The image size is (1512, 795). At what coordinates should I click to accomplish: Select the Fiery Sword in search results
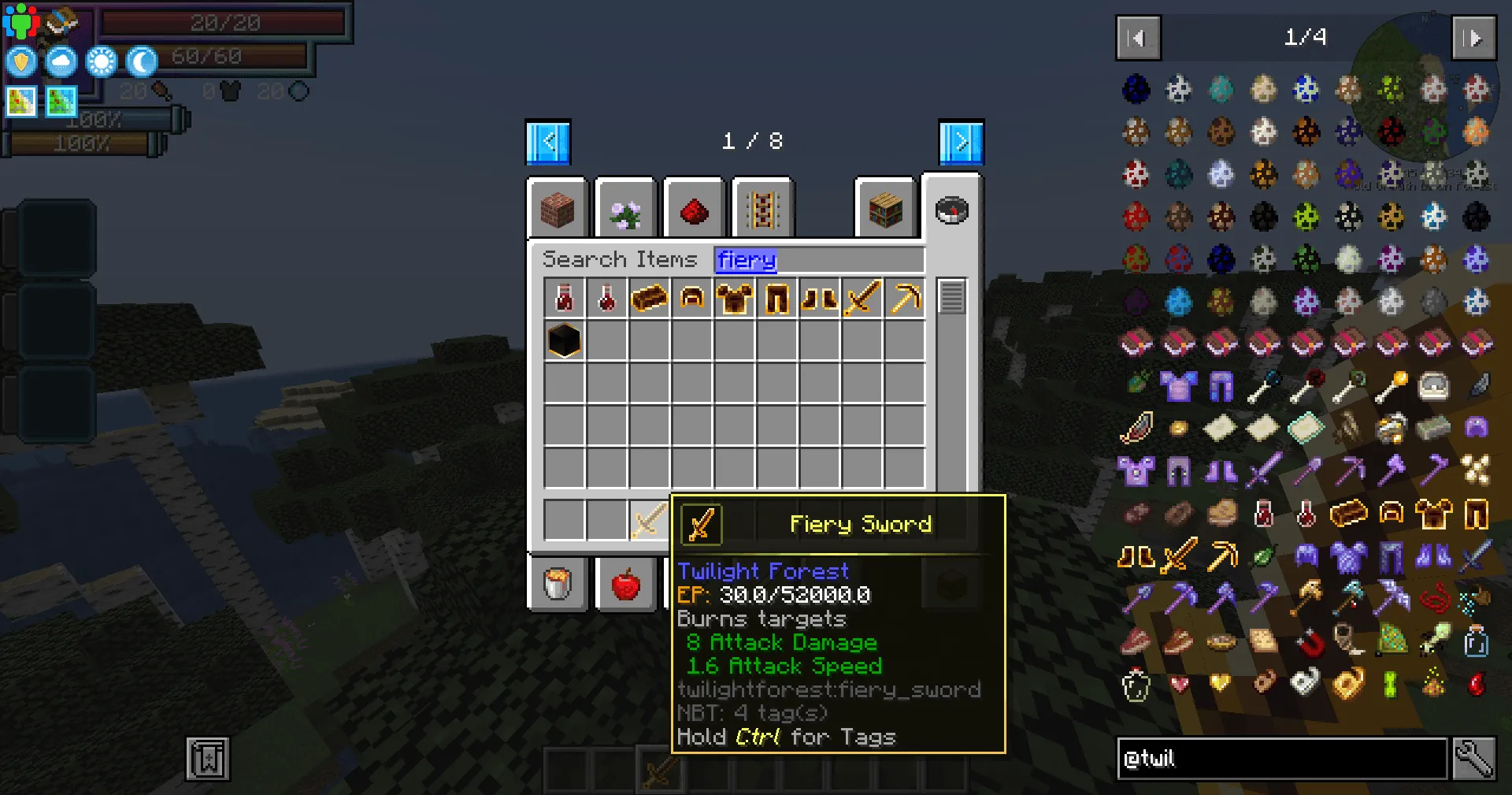click(862, 298)
